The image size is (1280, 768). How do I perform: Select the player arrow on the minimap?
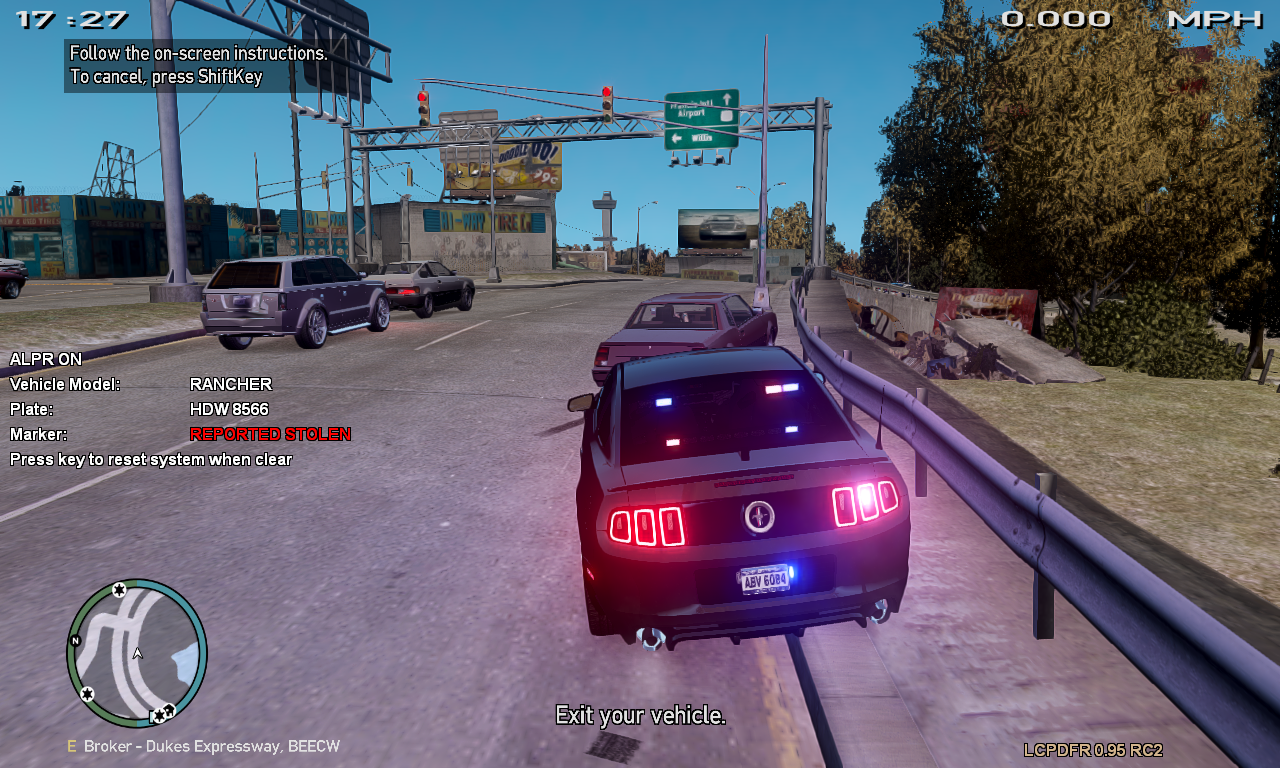(138, 653)
